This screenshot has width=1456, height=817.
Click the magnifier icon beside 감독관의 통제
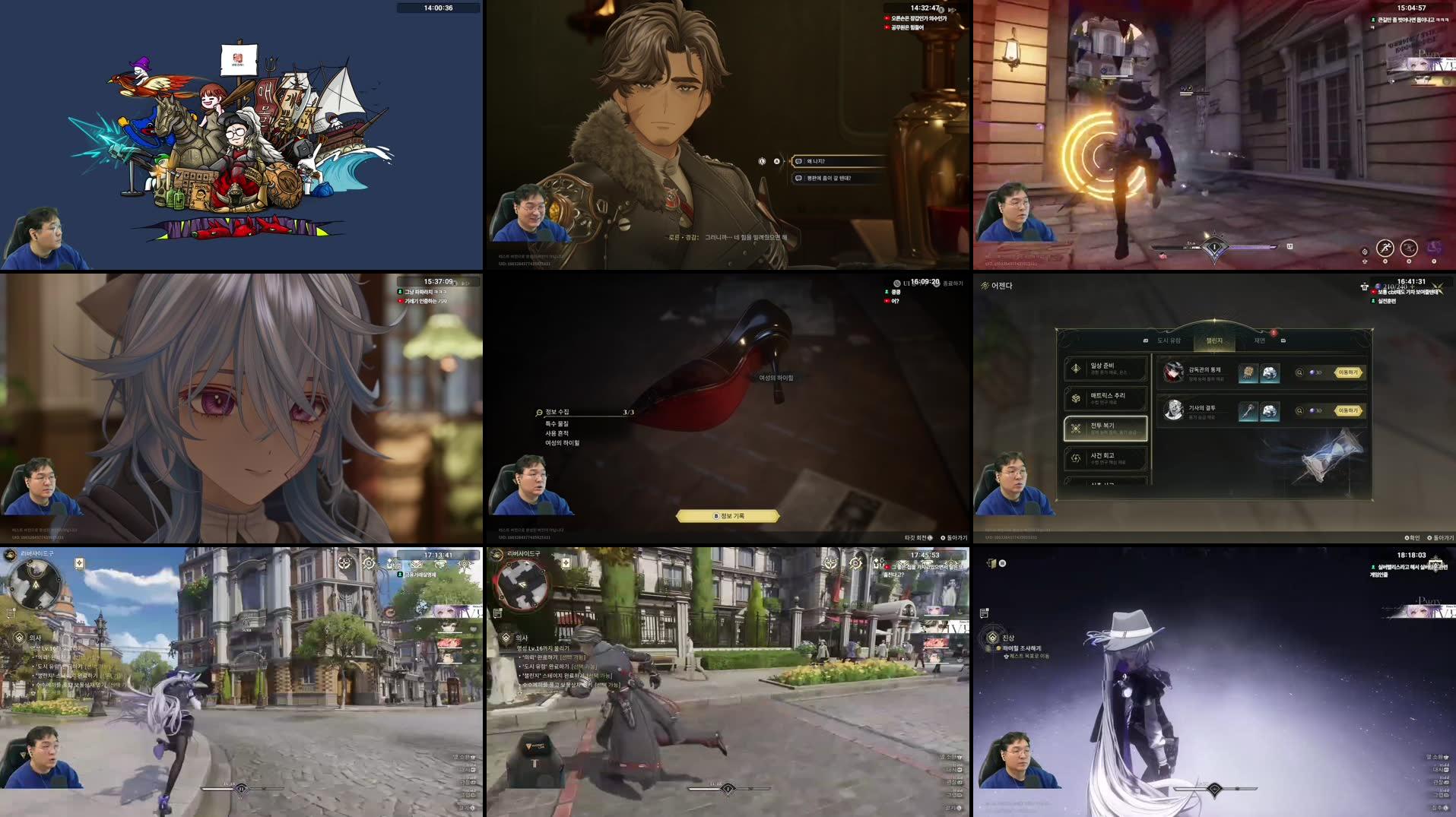[1300, 372]
